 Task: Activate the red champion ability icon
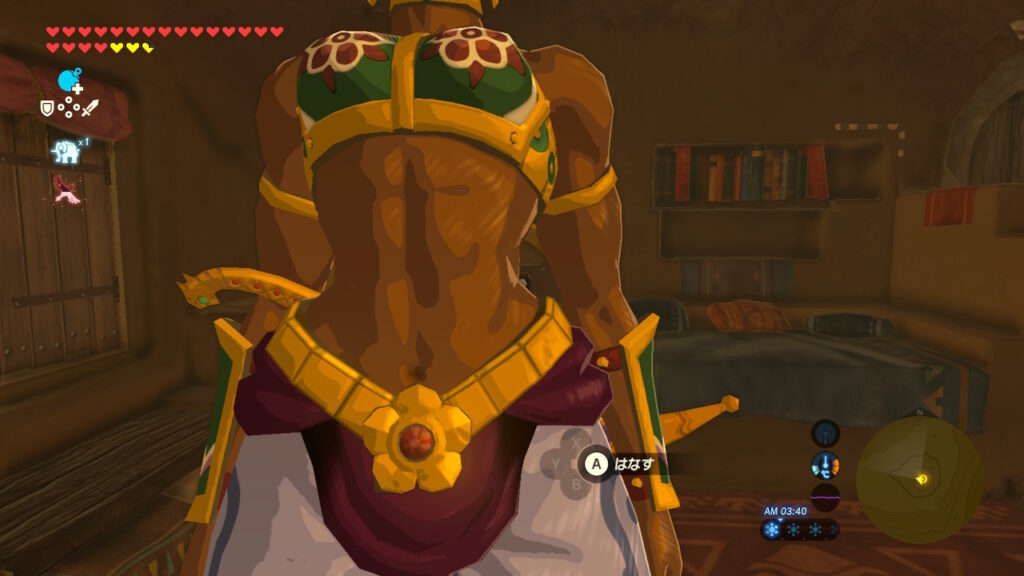pos(67,187)
